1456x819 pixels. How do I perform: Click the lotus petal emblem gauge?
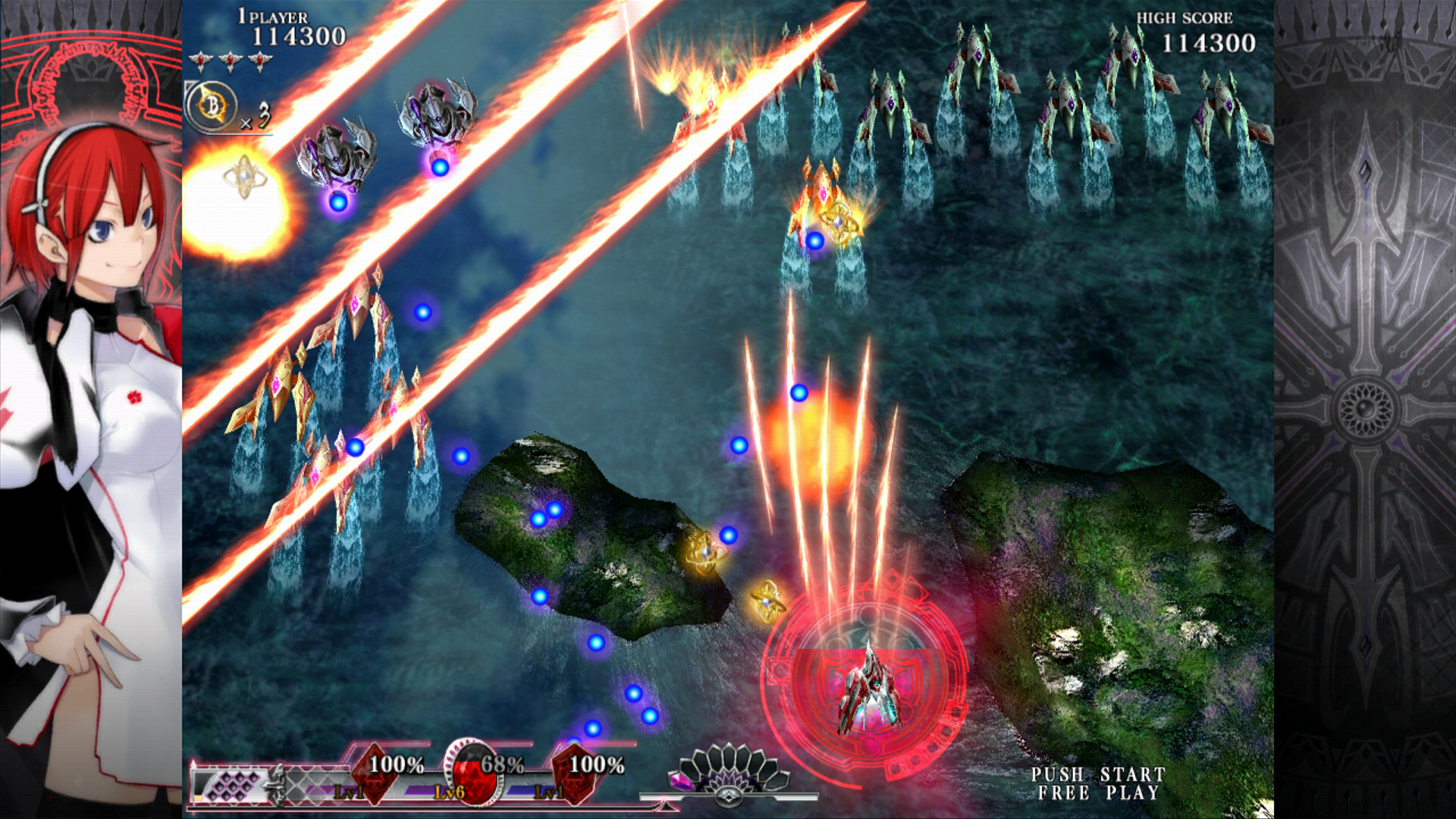(729, 773)
